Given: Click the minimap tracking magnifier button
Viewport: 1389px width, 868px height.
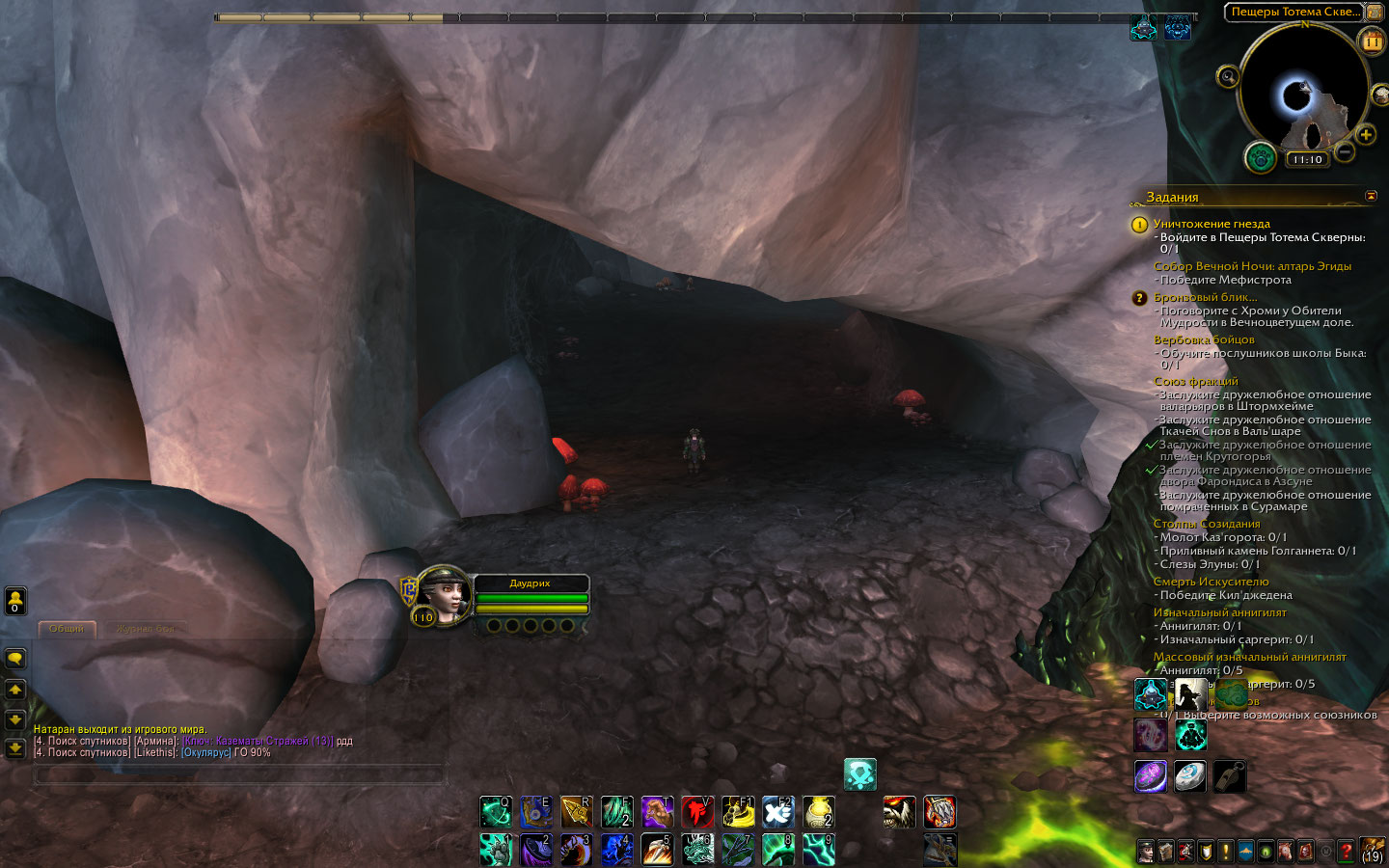Looking at the screenshot, I should (1228, 76).
